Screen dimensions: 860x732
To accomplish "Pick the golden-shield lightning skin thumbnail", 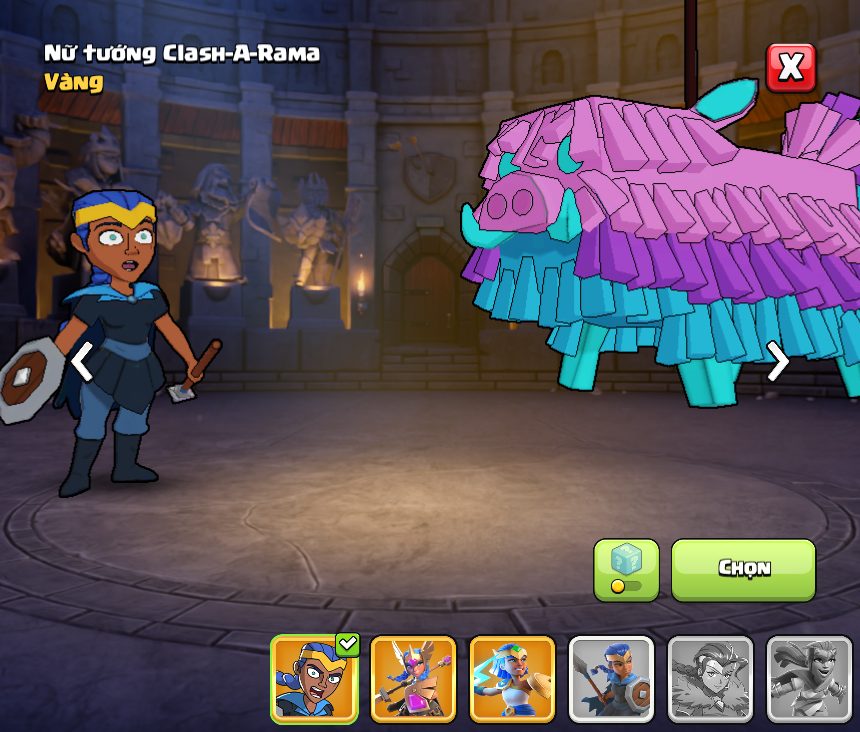I will pos(512,678).
